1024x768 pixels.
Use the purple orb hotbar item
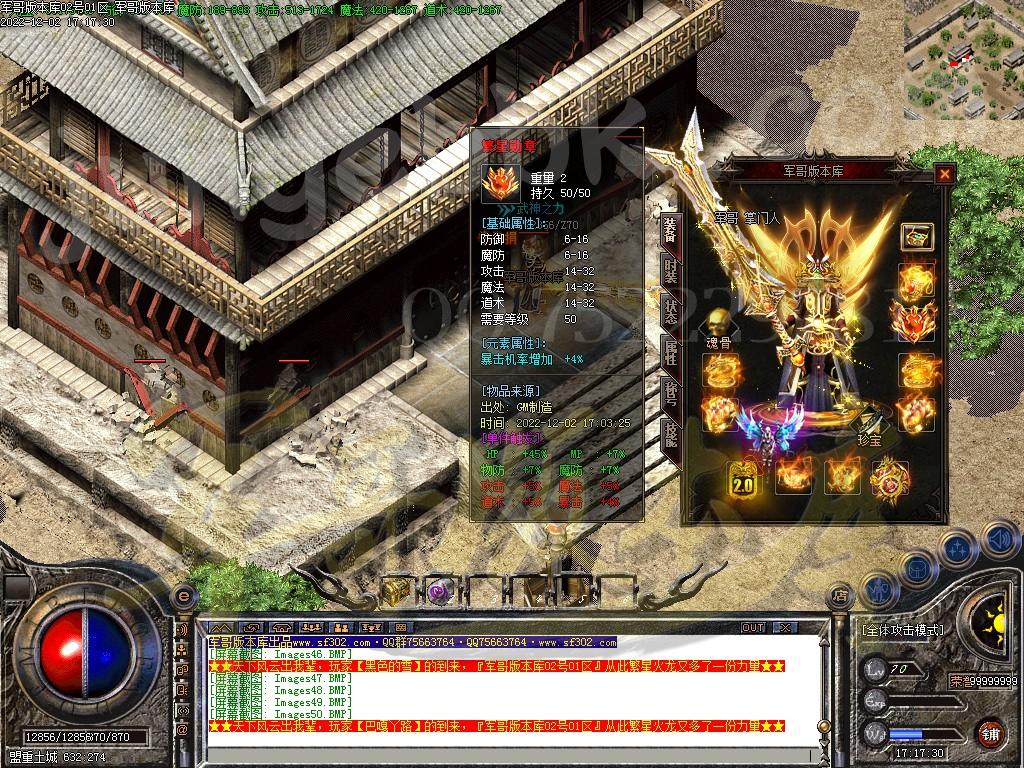[437, 591]
